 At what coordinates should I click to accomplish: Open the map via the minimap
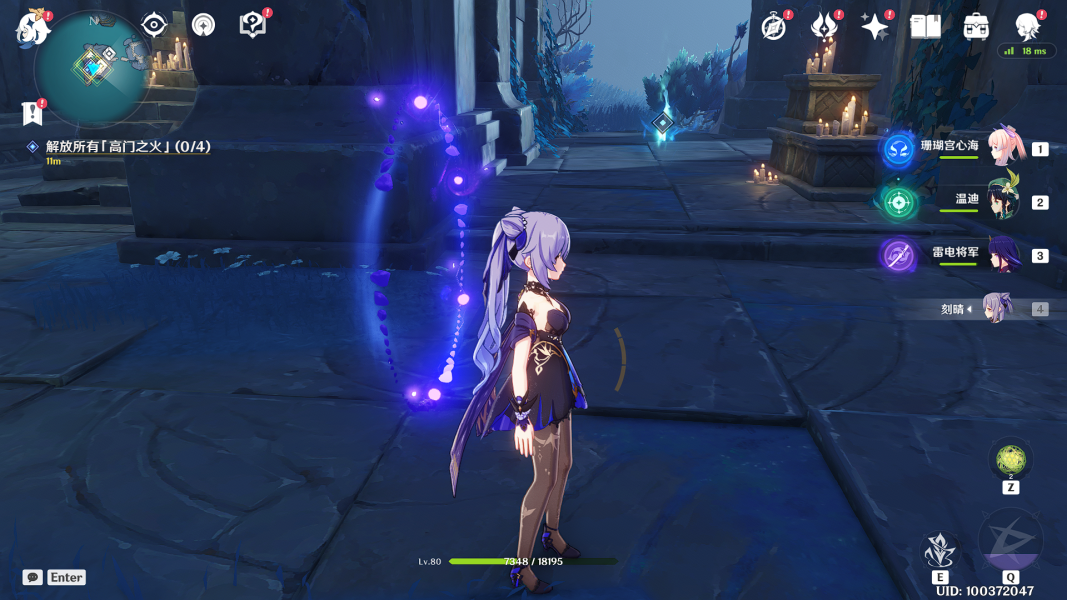pos(93,68)
